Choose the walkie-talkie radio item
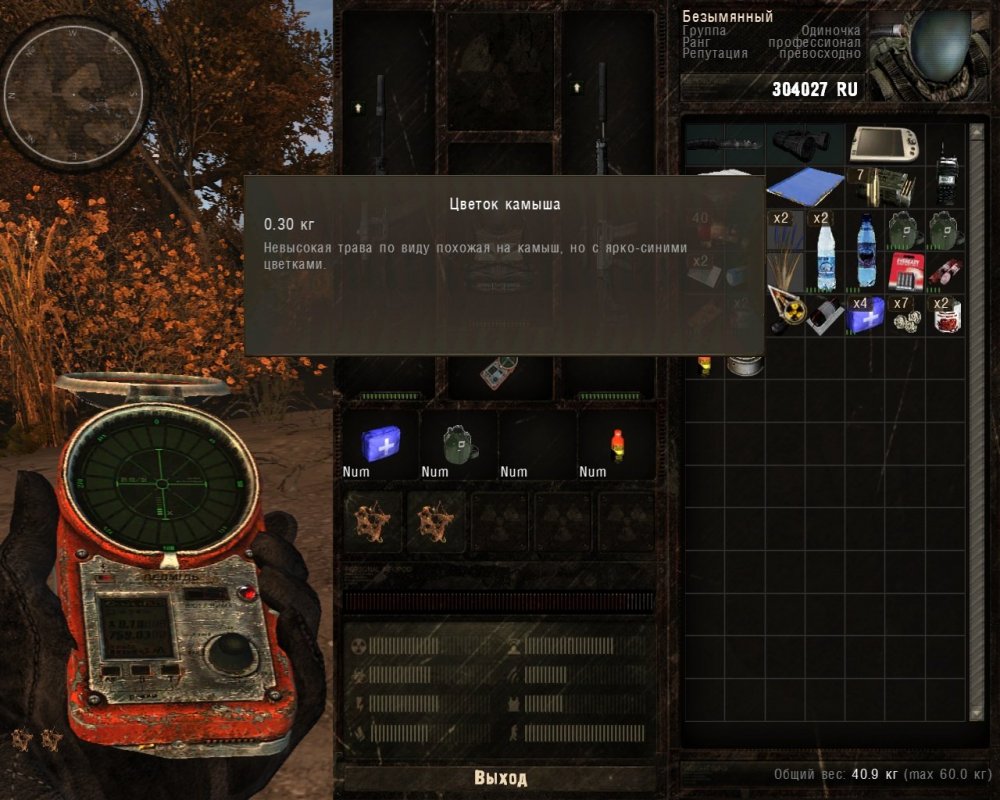 [x=945, y=176]
